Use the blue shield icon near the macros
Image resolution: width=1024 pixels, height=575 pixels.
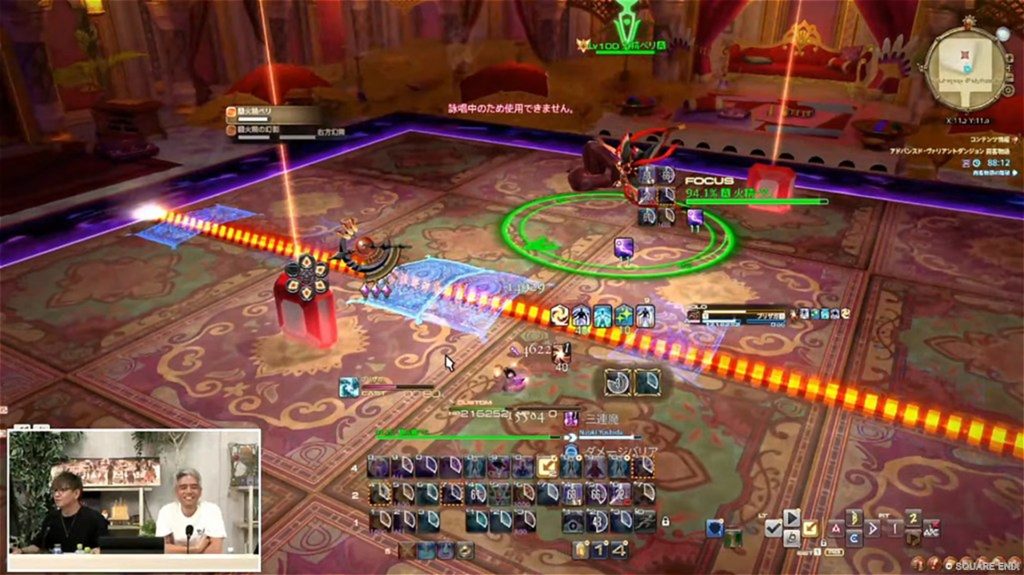coord(714,528)
